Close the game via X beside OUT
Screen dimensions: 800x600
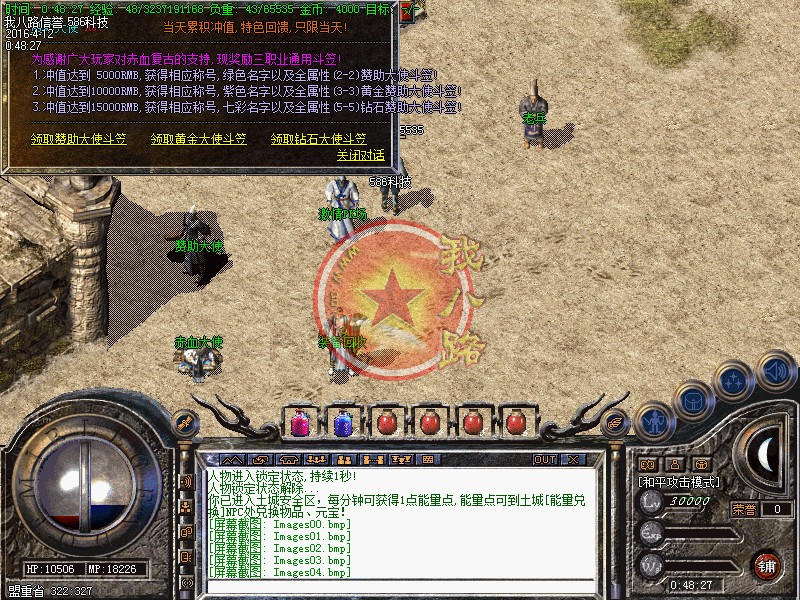pos(573,460)
